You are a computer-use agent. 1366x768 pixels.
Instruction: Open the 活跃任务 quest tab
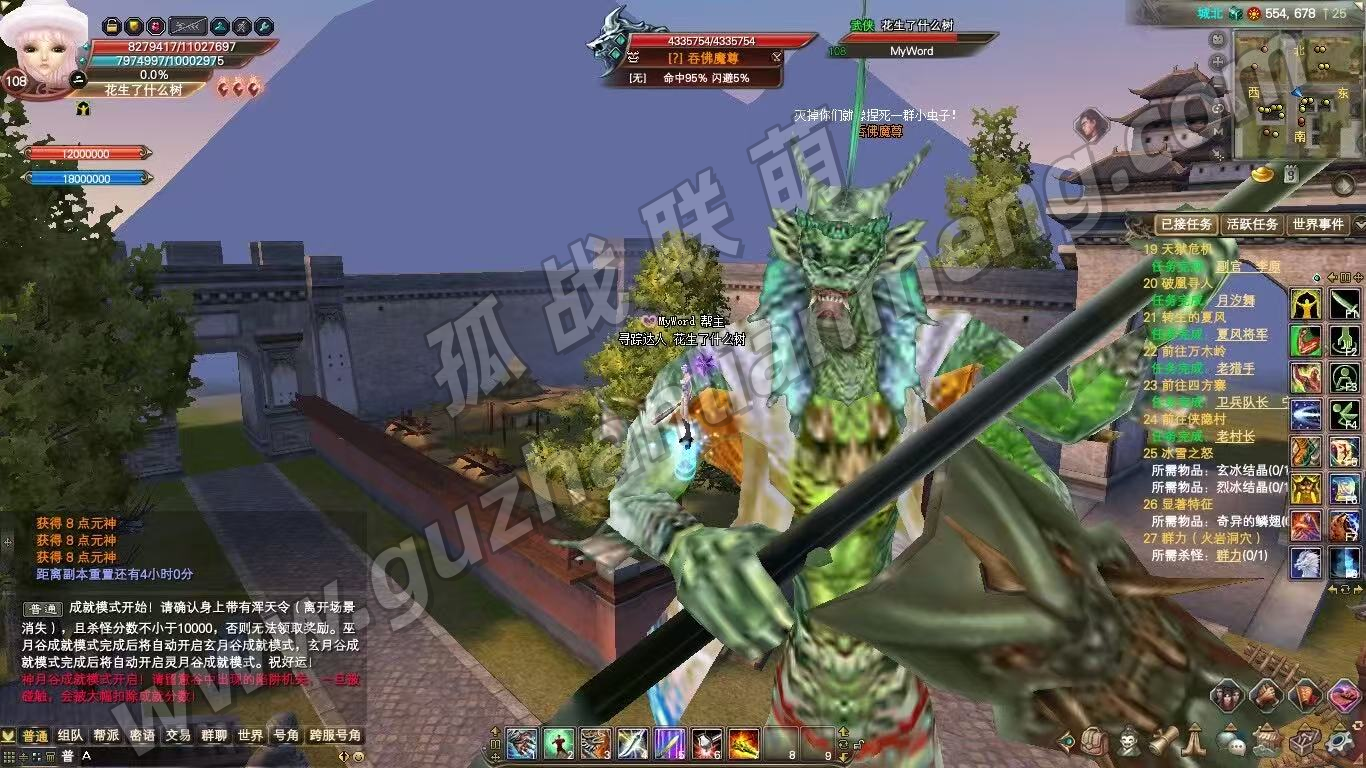pos(1252,225)
